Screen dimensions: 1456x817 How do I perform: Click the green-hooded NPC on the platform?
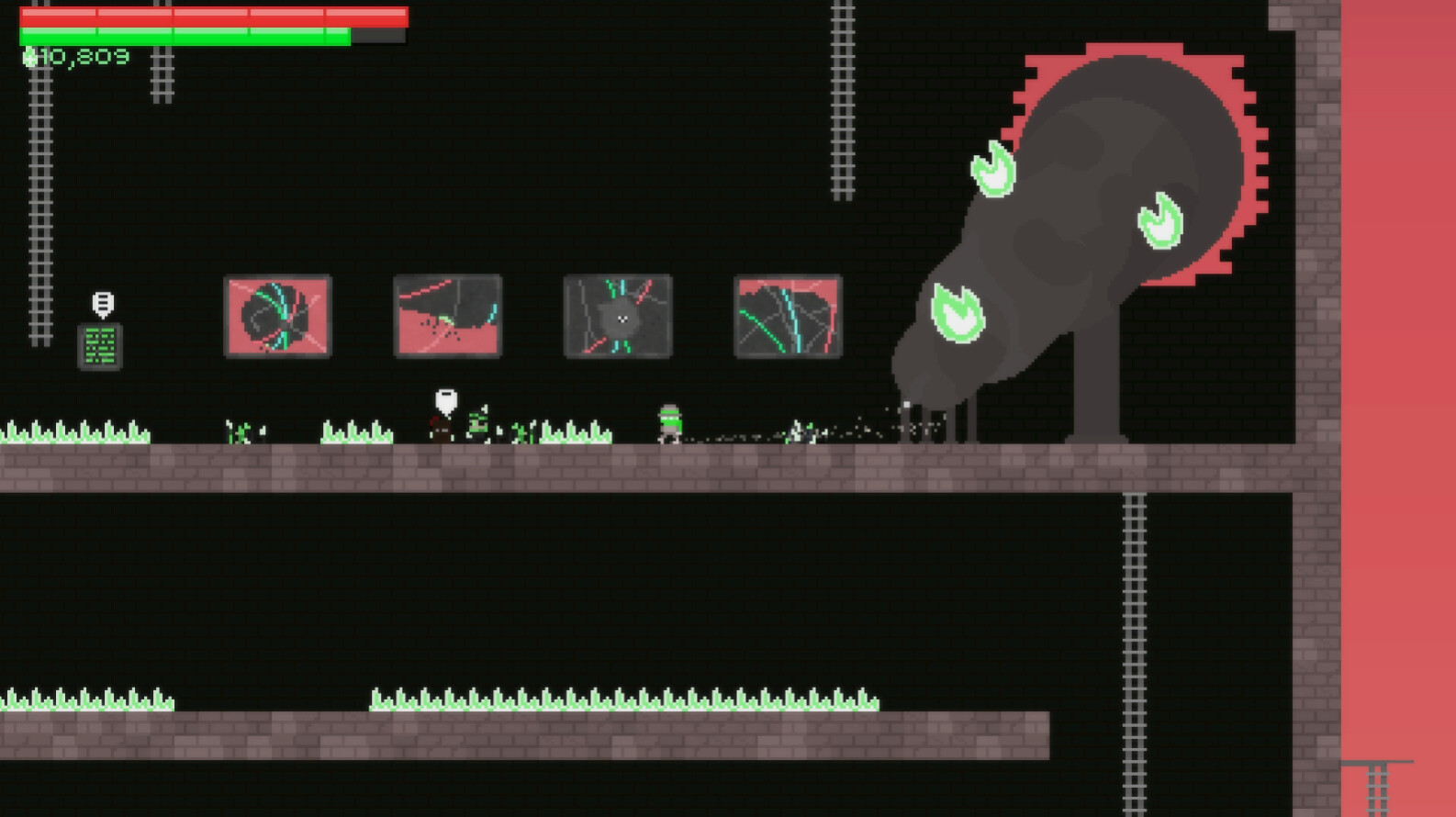[478, 422]
